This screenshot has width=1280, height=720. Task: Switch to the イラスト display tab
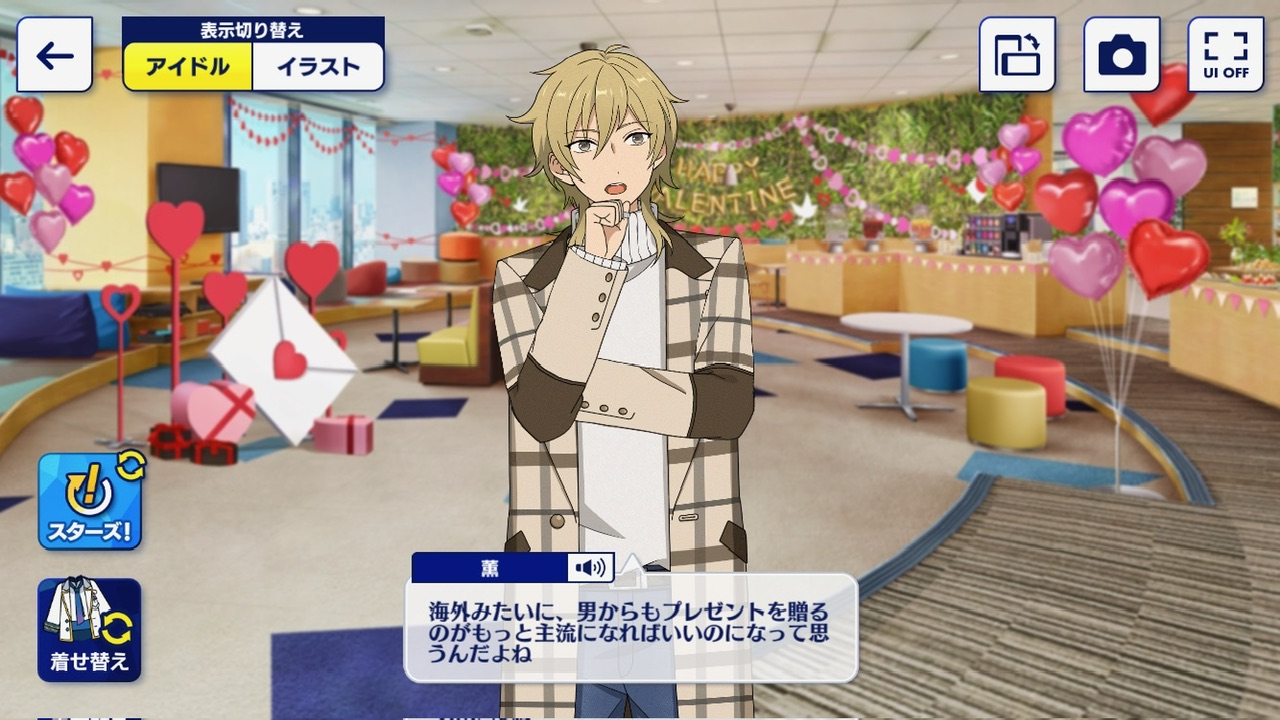(318, 67)
